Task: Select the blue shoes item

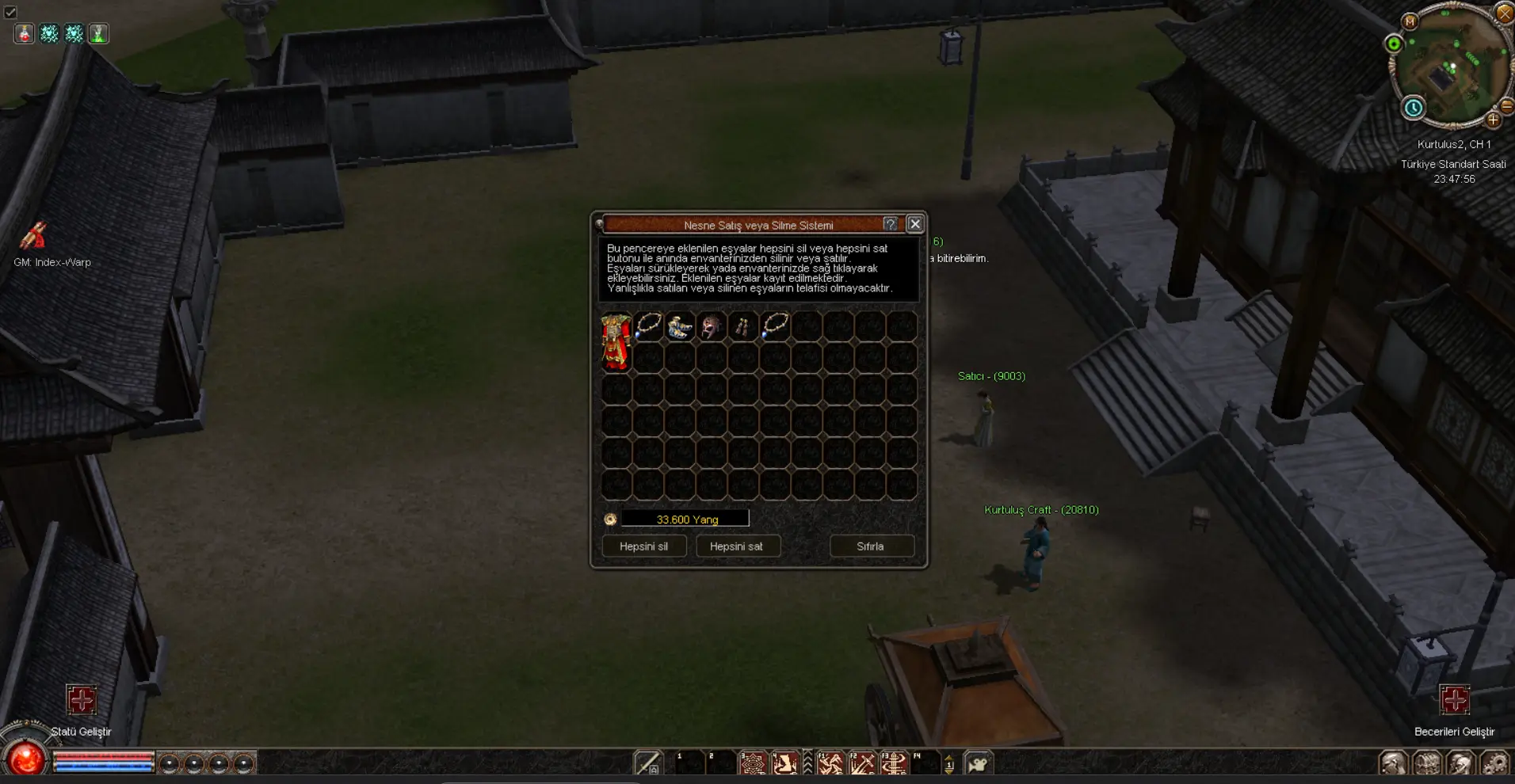Action: 679,326
